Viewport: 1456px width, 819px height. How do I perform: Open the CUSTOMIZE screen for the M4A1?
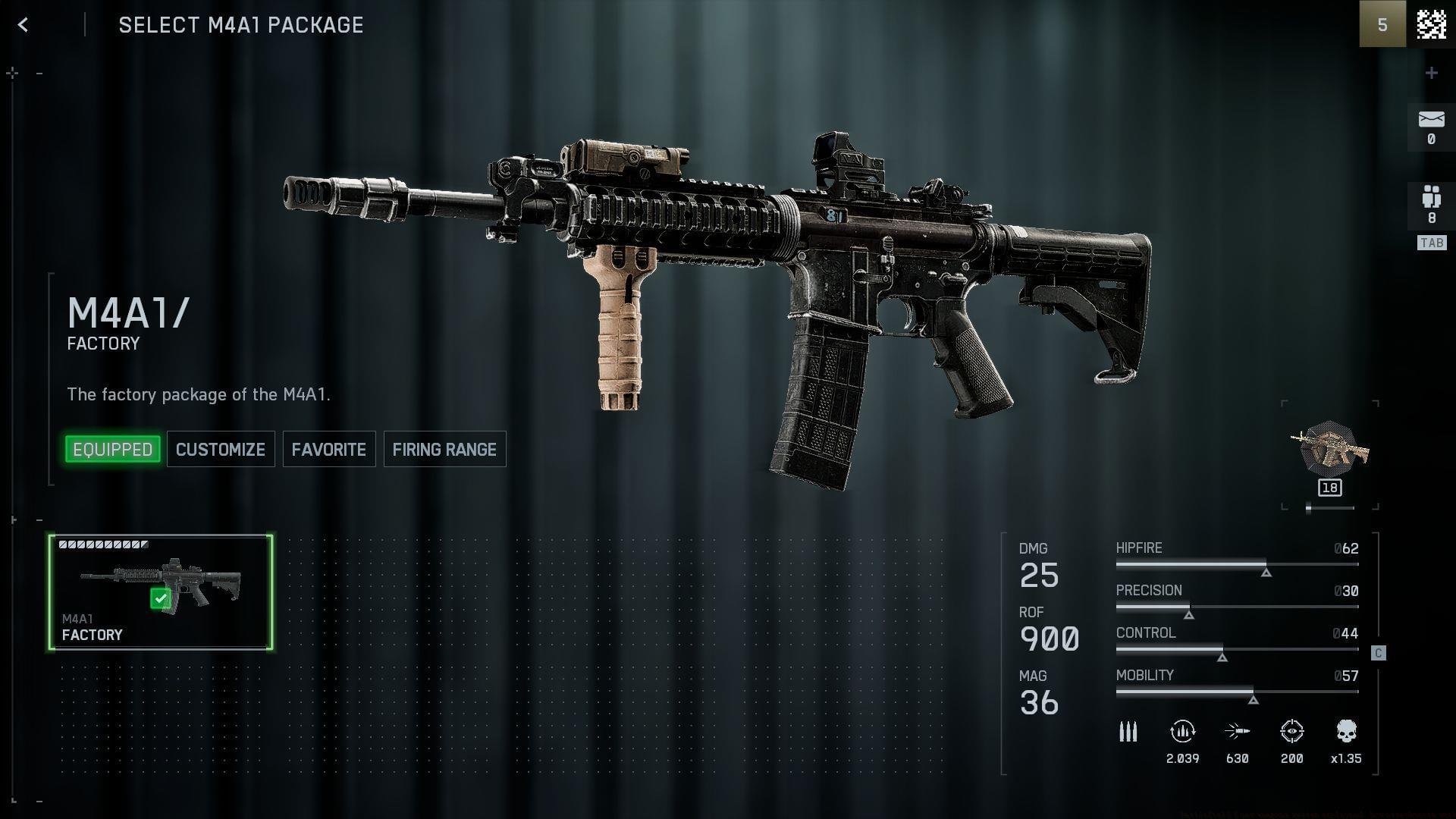click(220, 449)
